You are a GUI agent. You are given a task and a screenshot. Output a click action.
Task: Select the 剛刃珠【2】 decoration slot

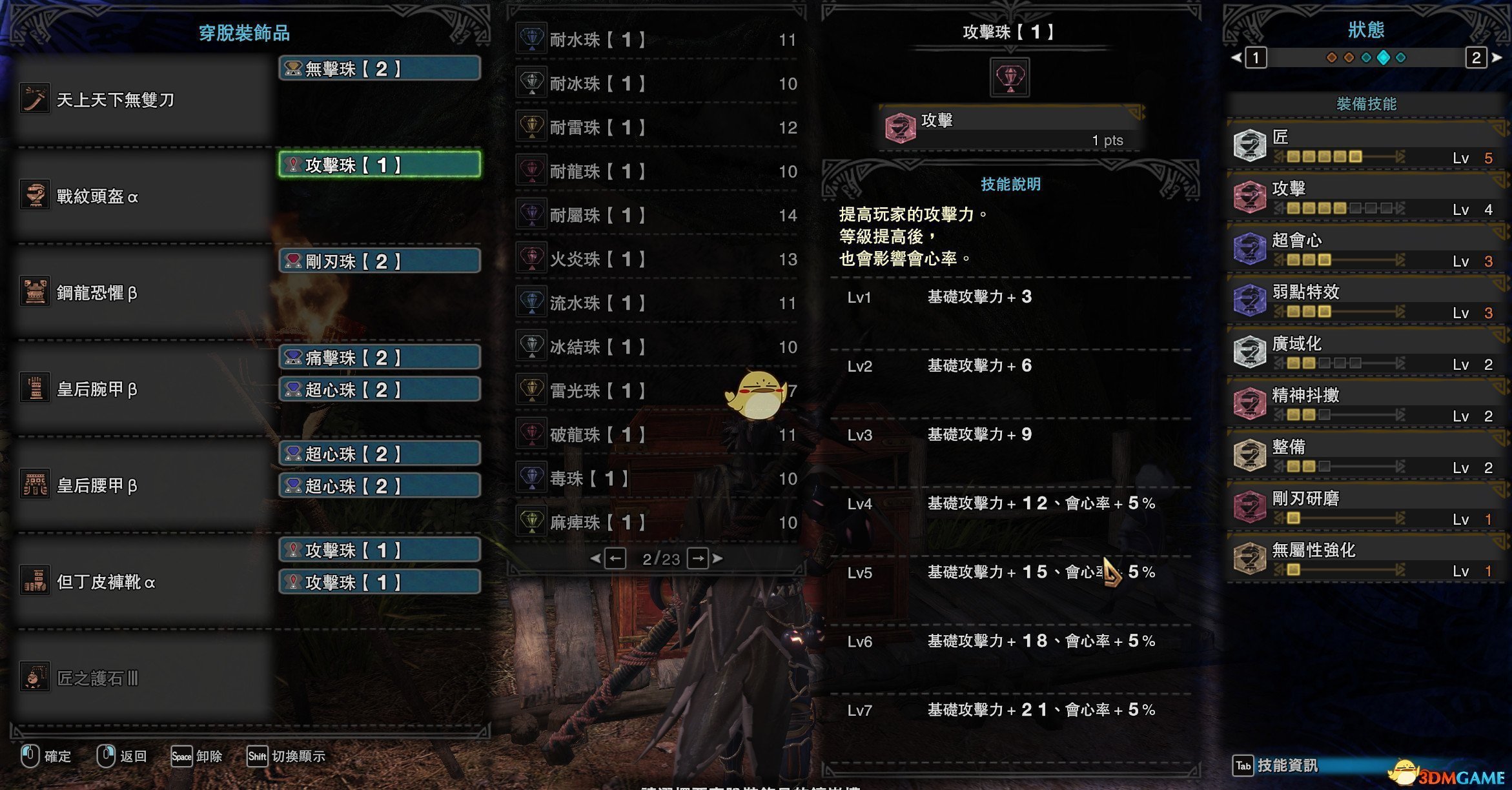pos(380,261)
